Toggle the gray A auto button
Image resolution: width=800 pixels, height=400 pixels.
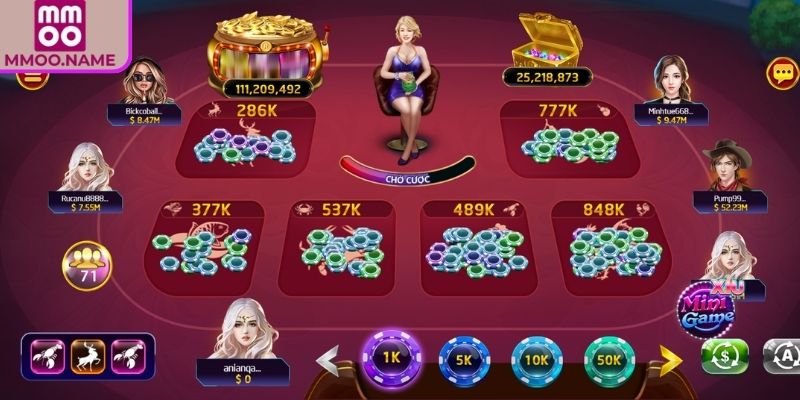tap(781, 357)
